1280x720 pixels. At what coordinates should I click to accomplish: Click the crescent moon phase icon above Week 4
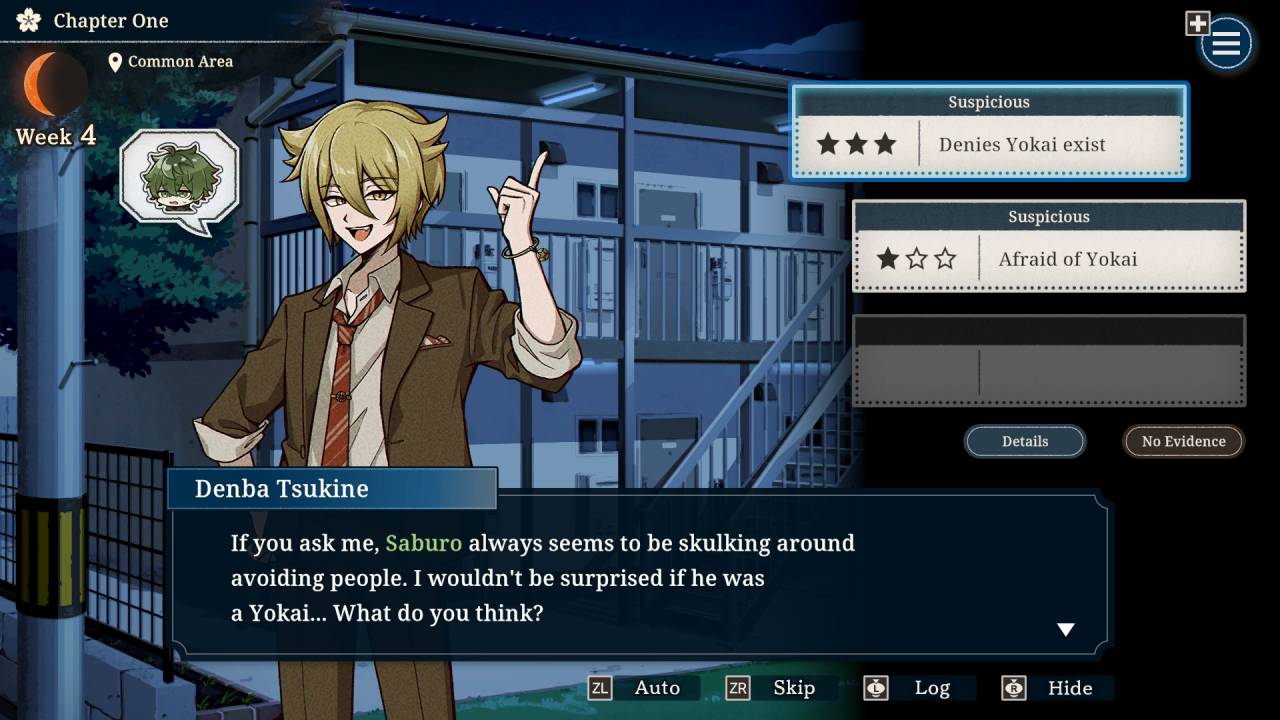click(x=54, y=84)
